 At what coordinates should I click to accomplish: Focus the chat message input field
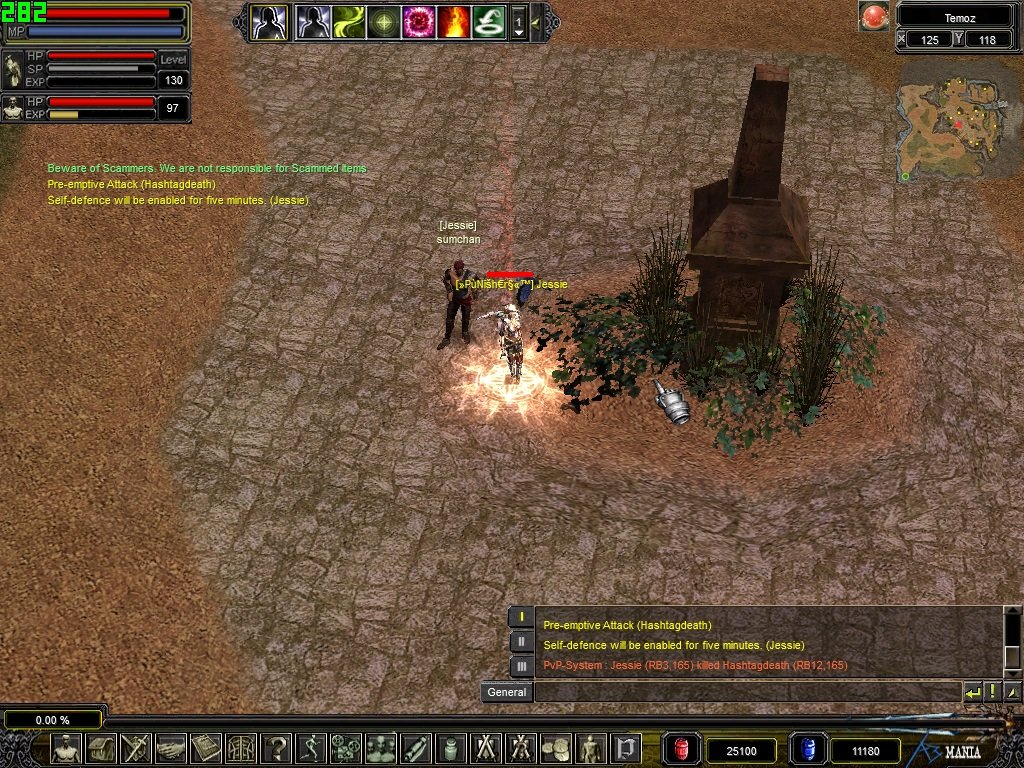(745, 692)
